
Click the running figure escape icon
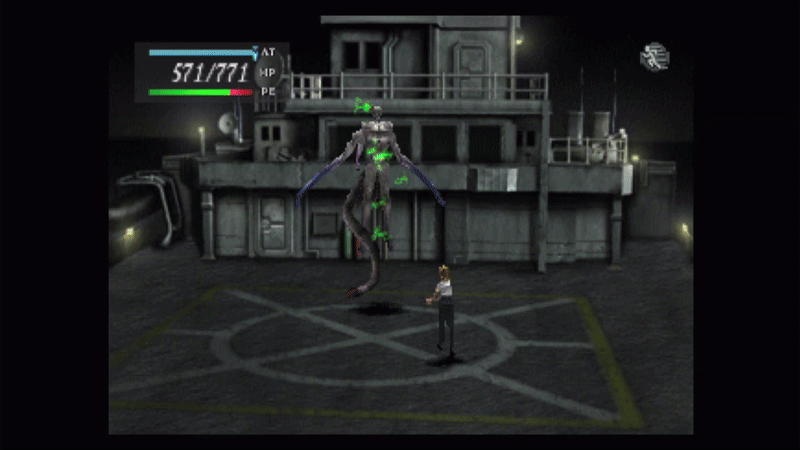(x=654, y=57)
